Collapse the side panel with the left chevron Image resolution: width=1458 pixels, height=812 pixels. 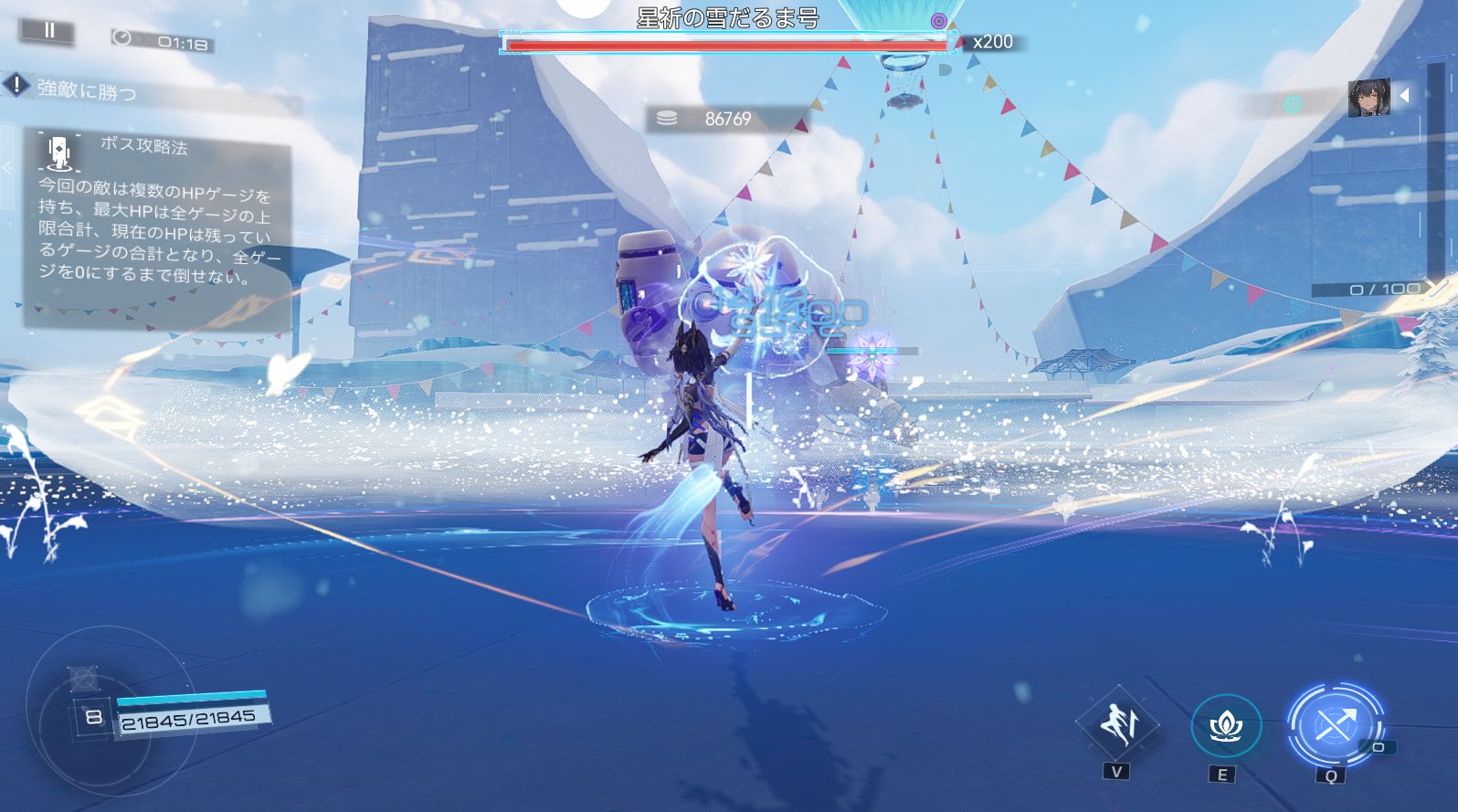[7, 168]
